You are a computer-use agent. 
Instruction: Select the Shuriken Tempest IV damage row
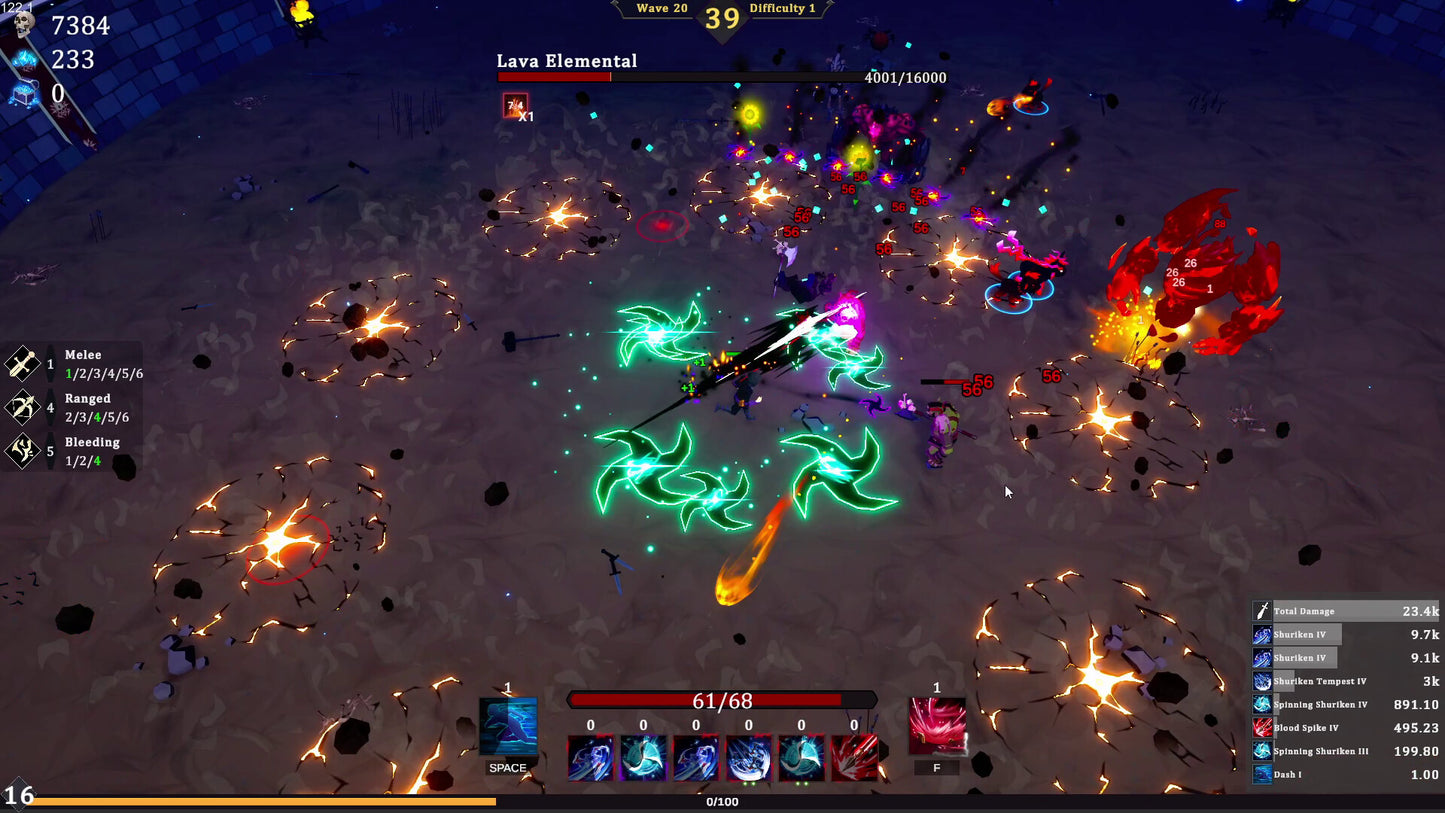(x=1346, y=681)
